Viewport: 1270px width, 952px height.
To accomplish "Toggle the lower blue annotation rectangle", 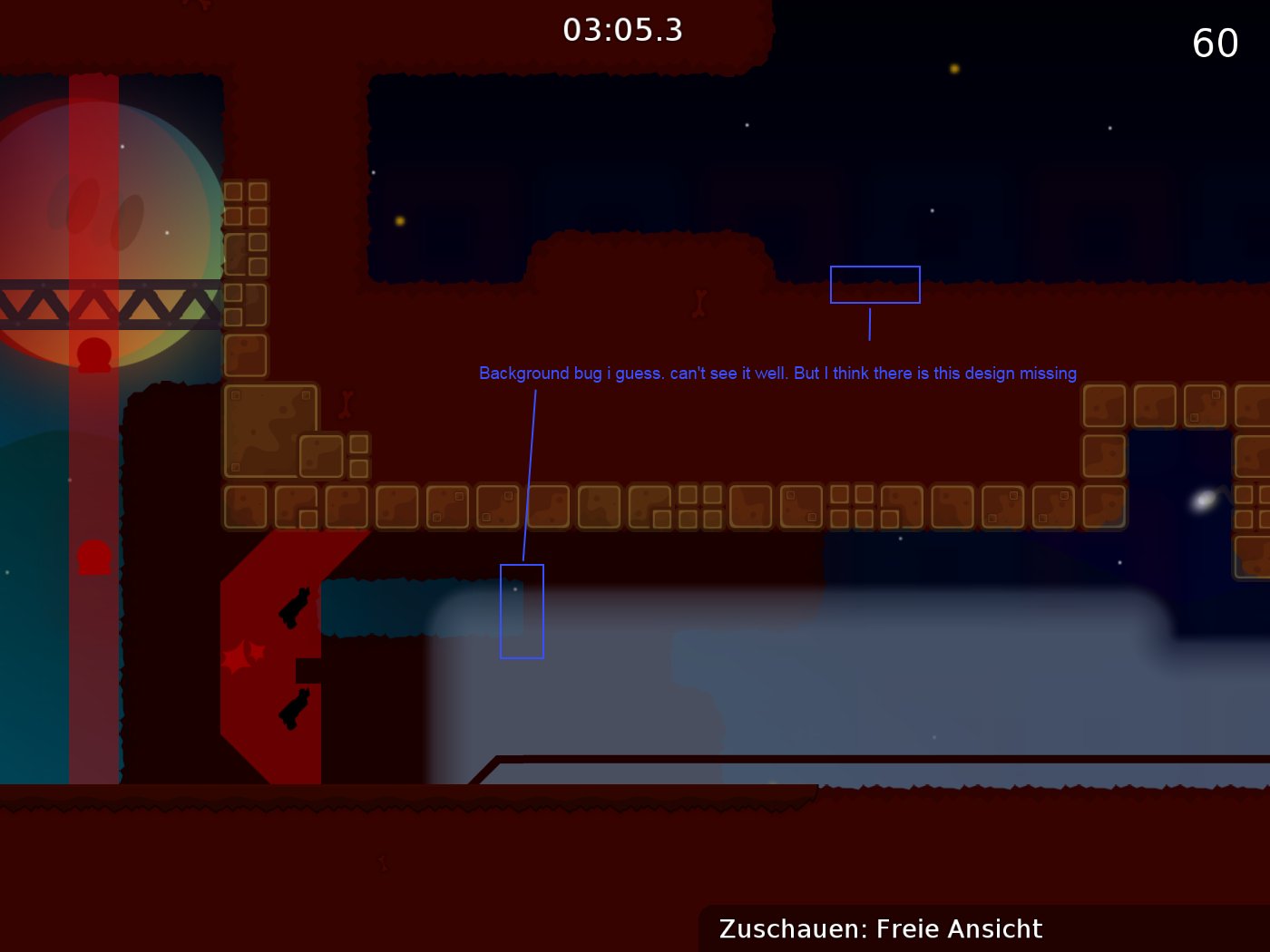I will click(x=522, y=611).
